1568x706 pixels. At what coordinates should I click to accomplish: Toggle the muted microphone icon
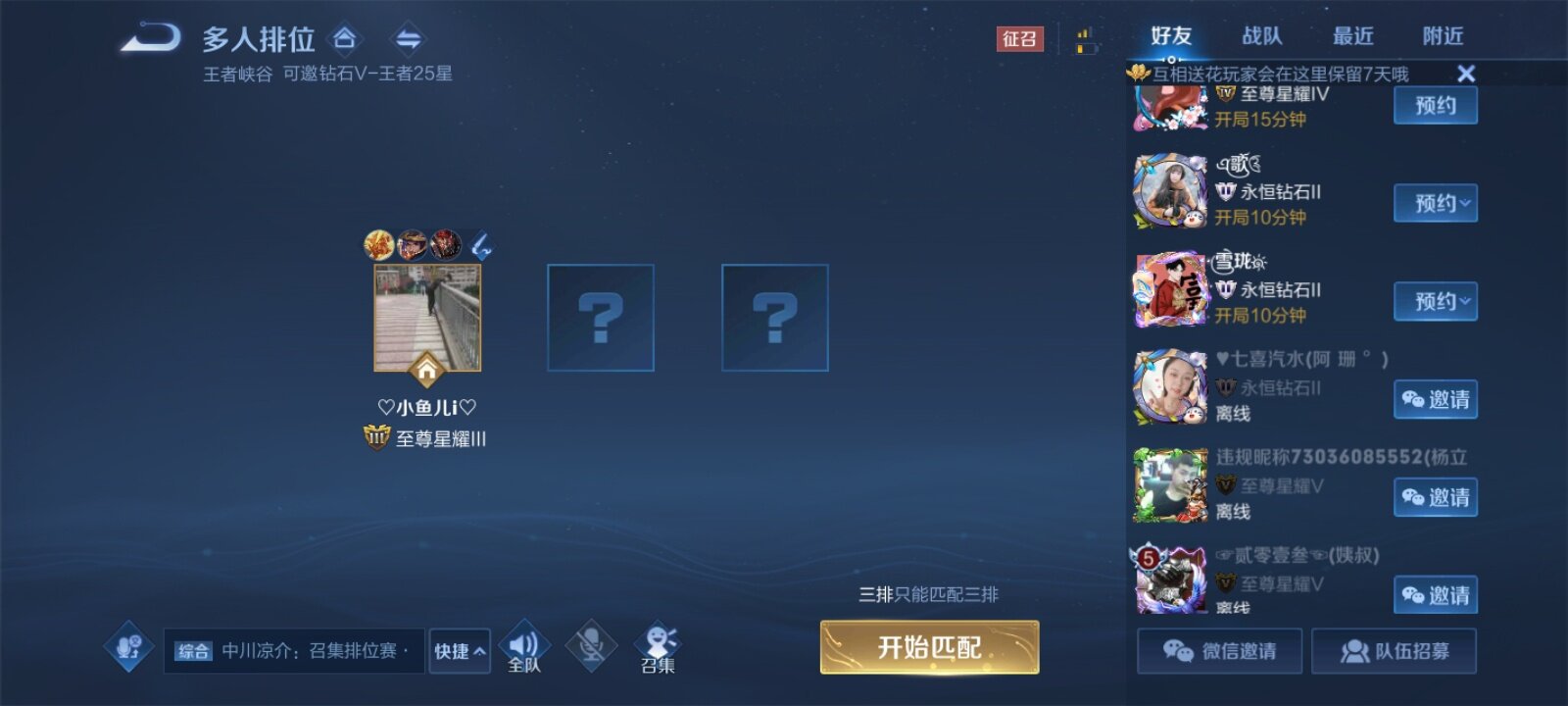coord(591,647)
